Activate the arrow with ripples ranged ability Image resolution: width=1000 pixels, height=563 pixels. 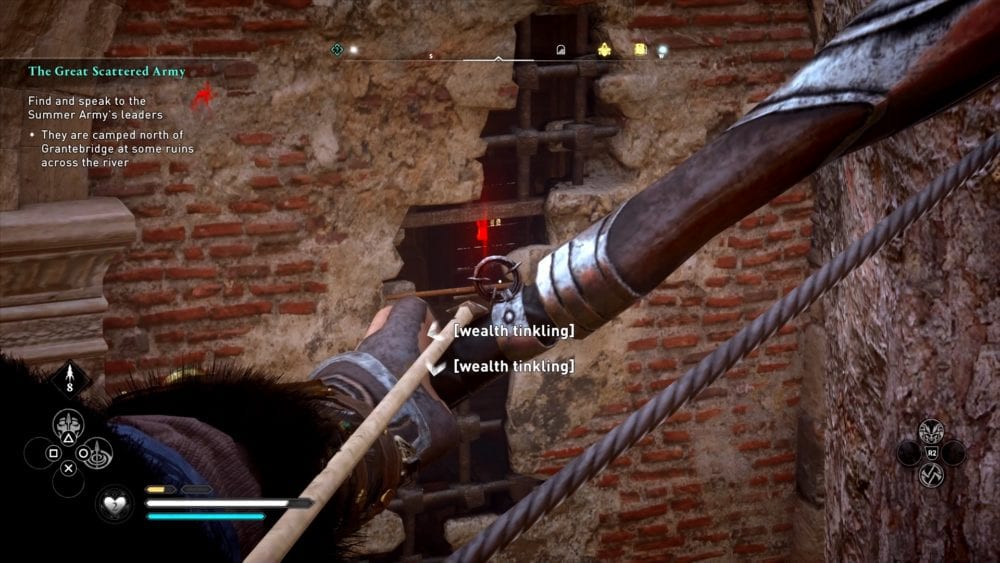(98, 453)
